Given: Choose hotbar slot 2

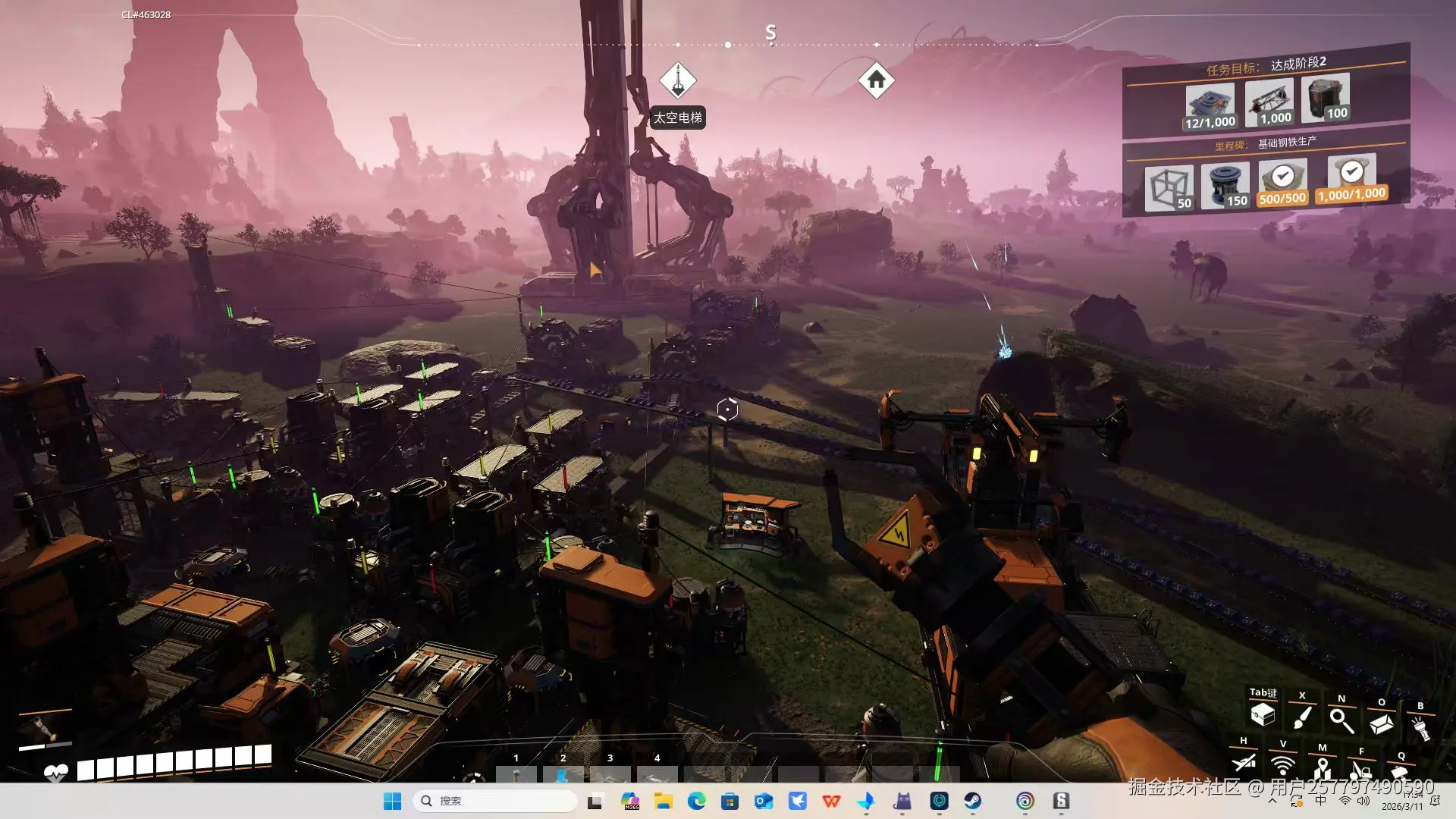Looking at the screenshot, I should point(563,773).
